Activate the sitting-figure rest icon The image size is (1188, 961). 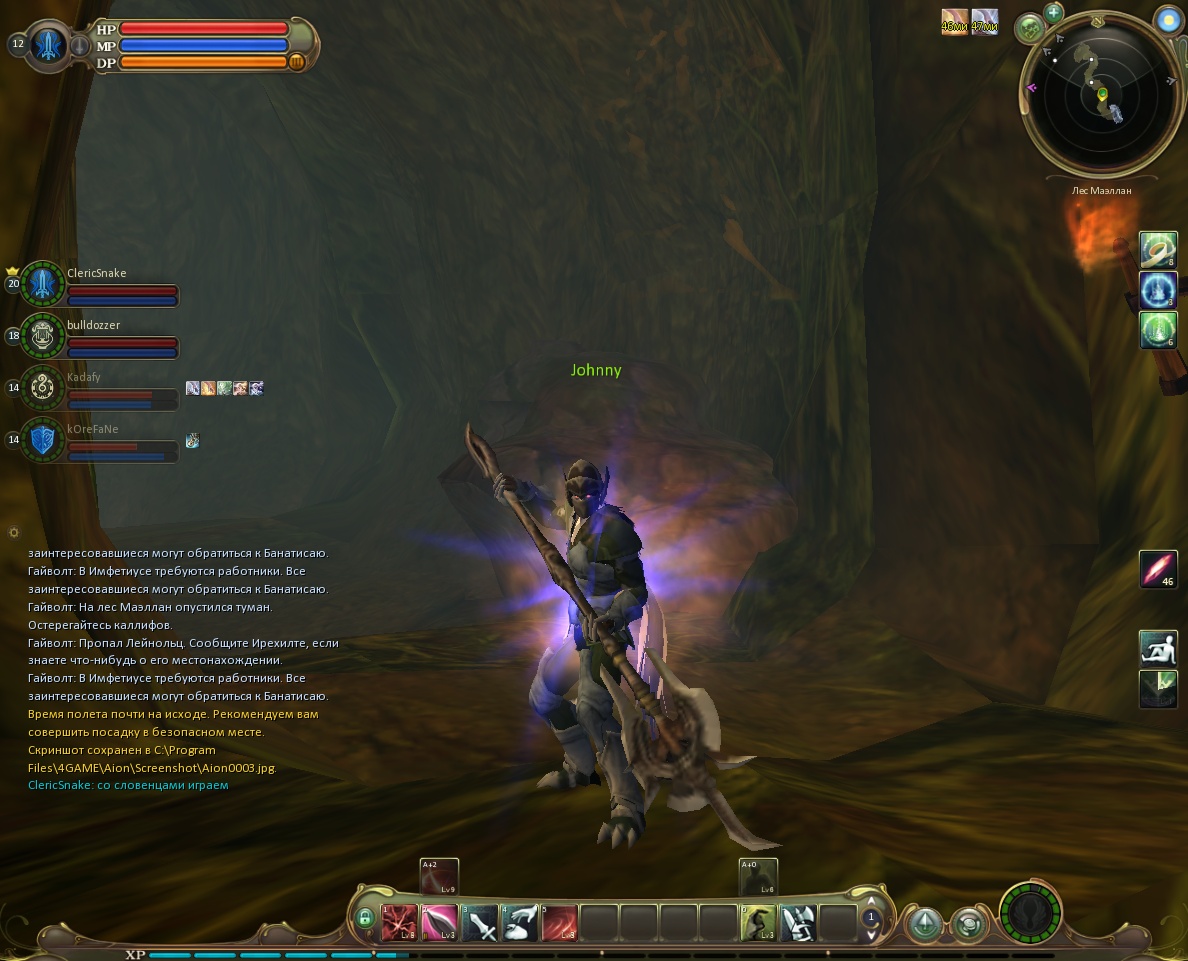click(1158, 648)
